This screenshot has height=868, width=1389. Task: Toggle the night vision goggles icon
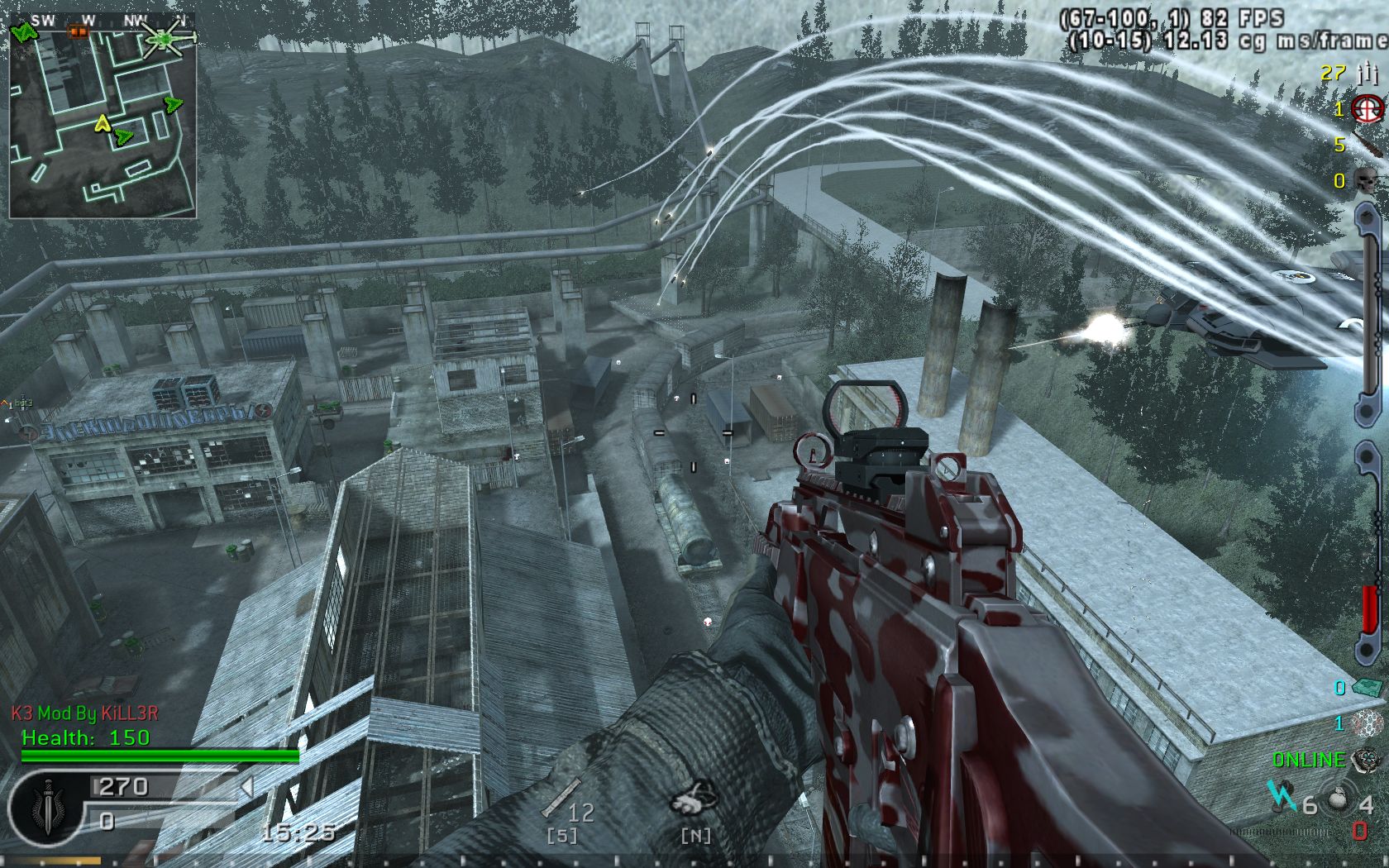pyautogui.click(x=693, y=800)
